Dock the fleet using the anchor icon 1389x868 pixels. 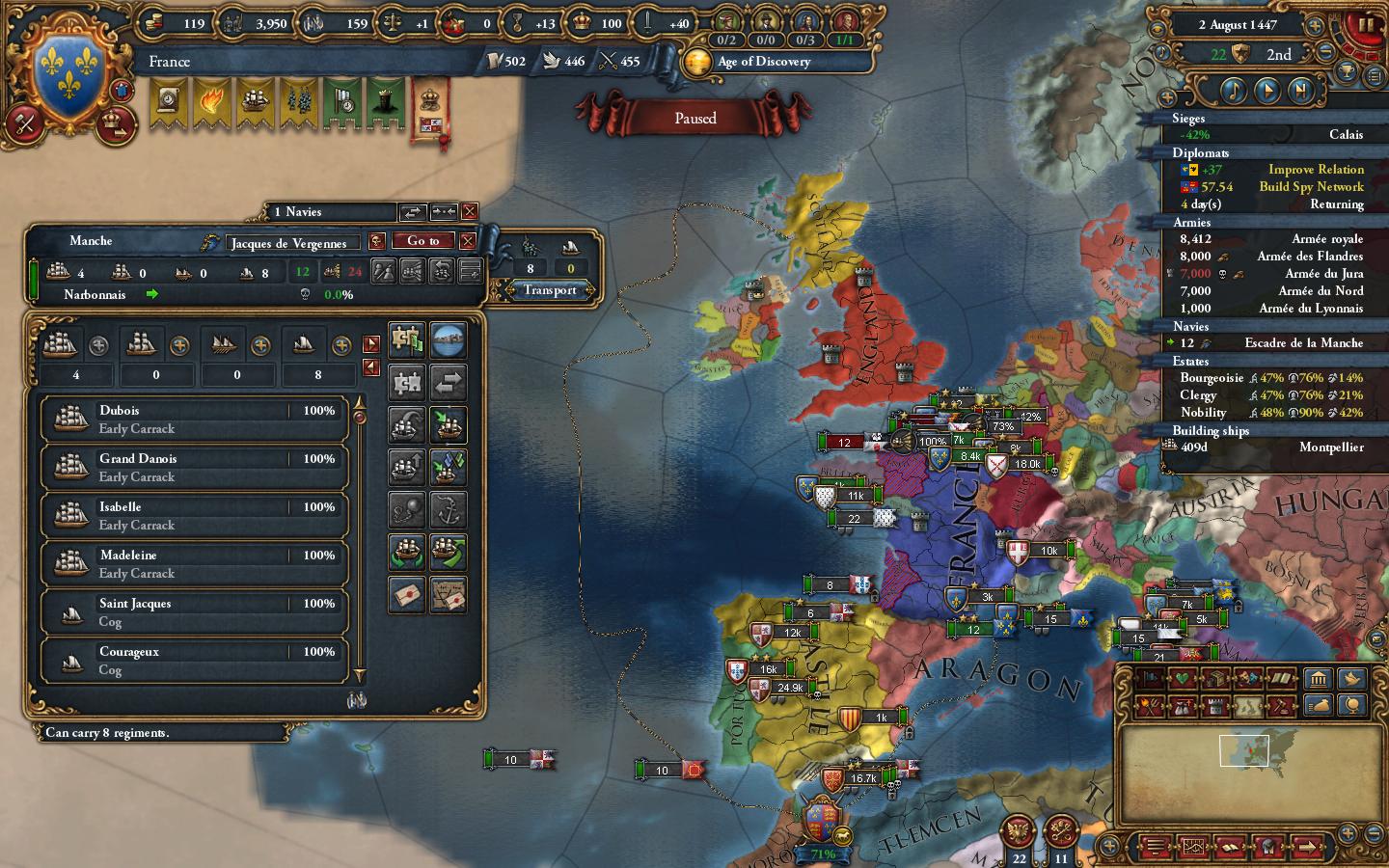click(447, 510)
